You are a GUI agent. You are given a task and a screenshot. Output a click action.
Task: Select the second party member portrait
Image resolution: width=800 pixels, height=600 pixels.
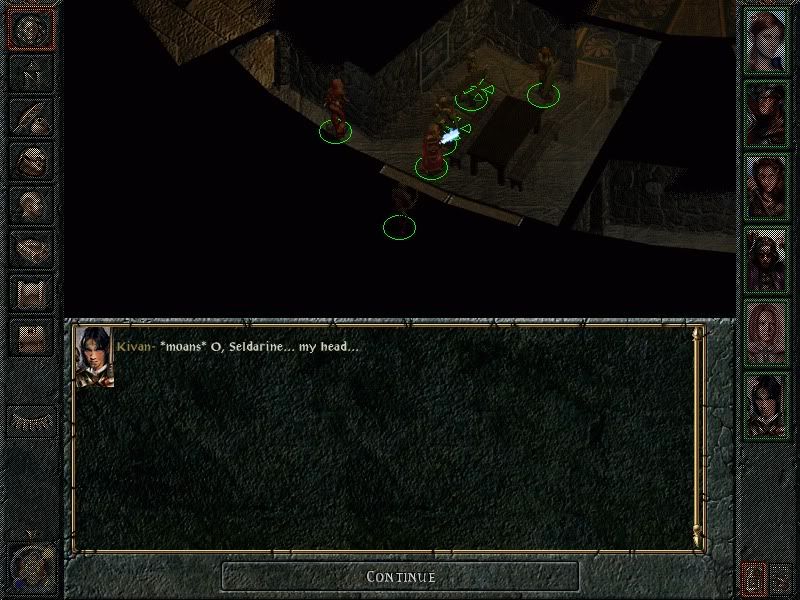pos(768,112)
